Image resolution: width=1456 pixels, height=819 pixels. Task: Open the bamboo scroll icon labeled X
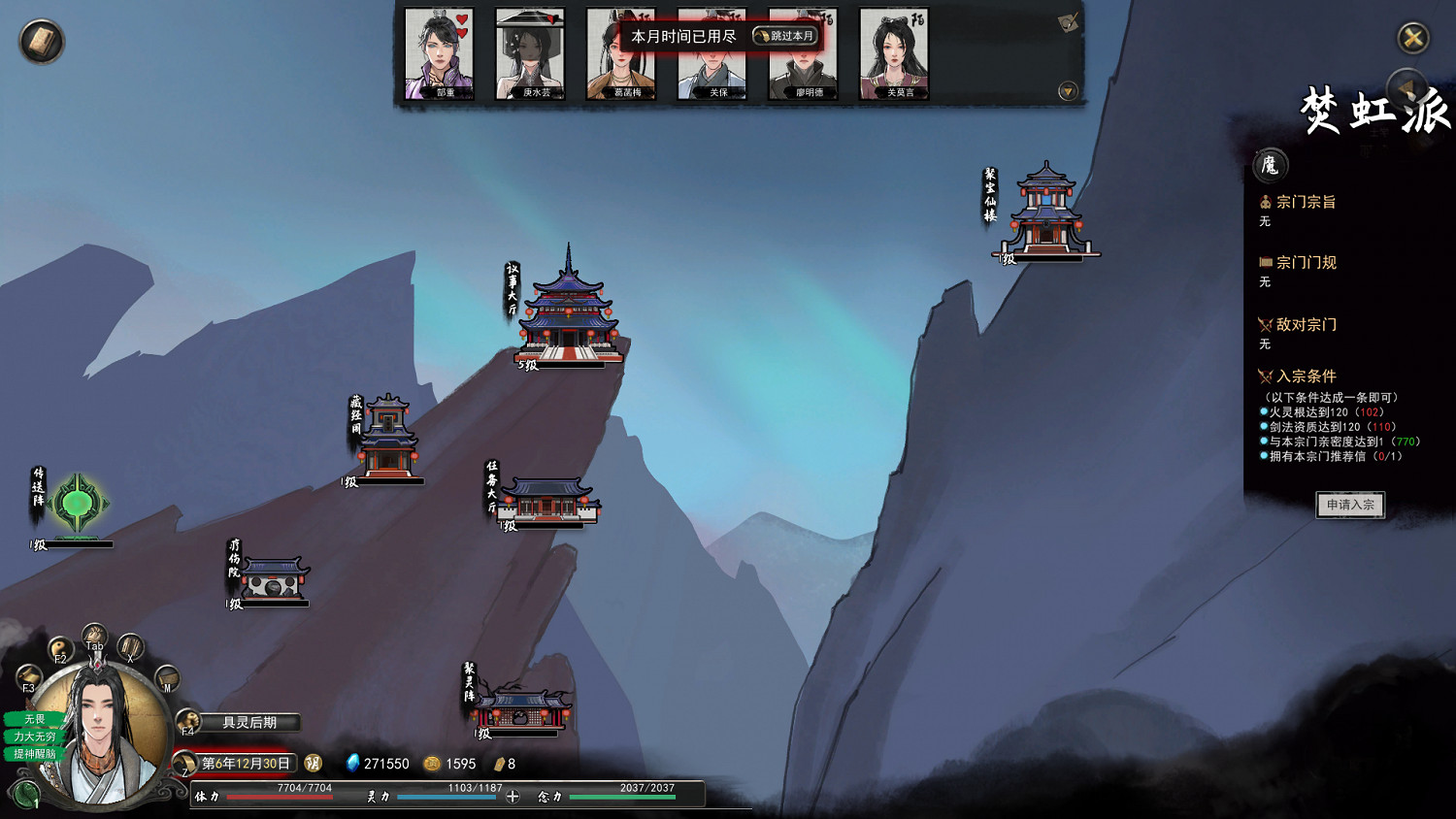click(130, 646)
